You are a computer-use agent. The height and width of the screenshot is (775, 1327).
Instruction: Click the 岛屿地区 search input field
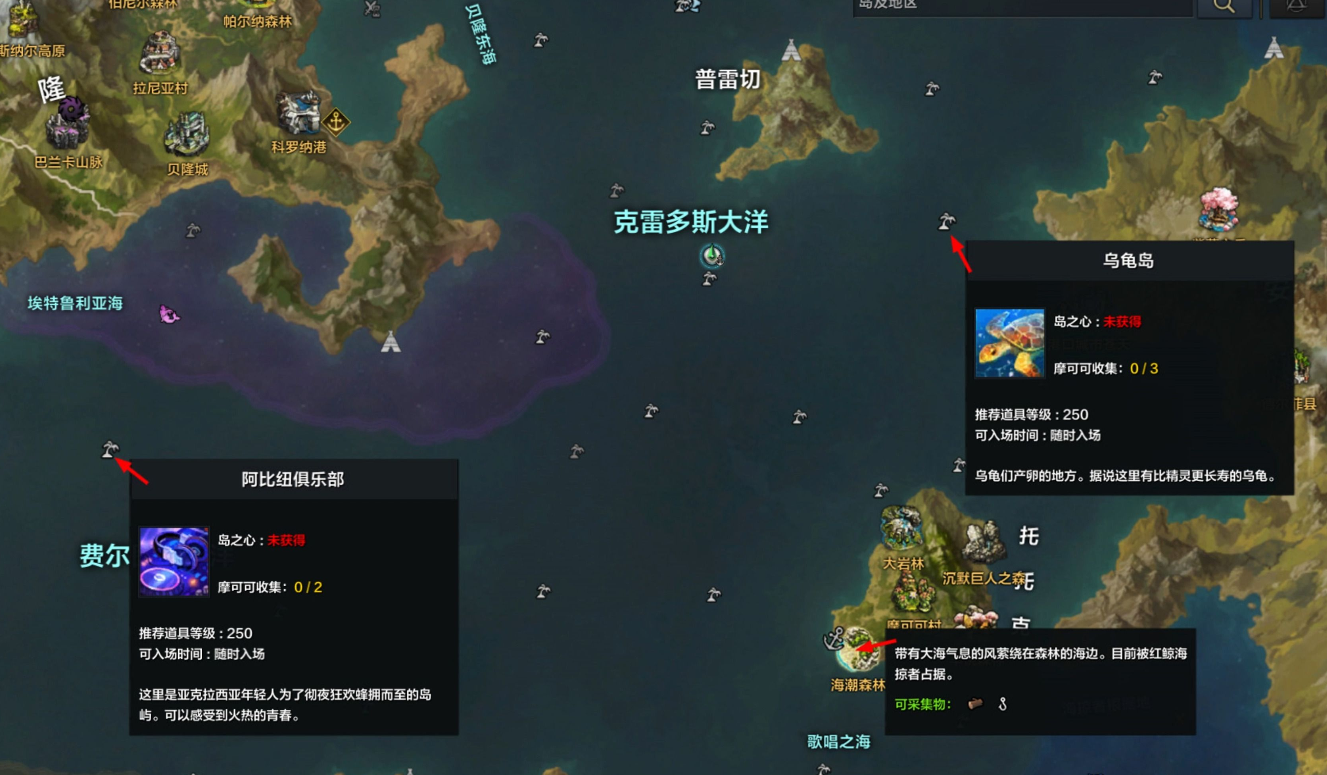[1020, 5]
